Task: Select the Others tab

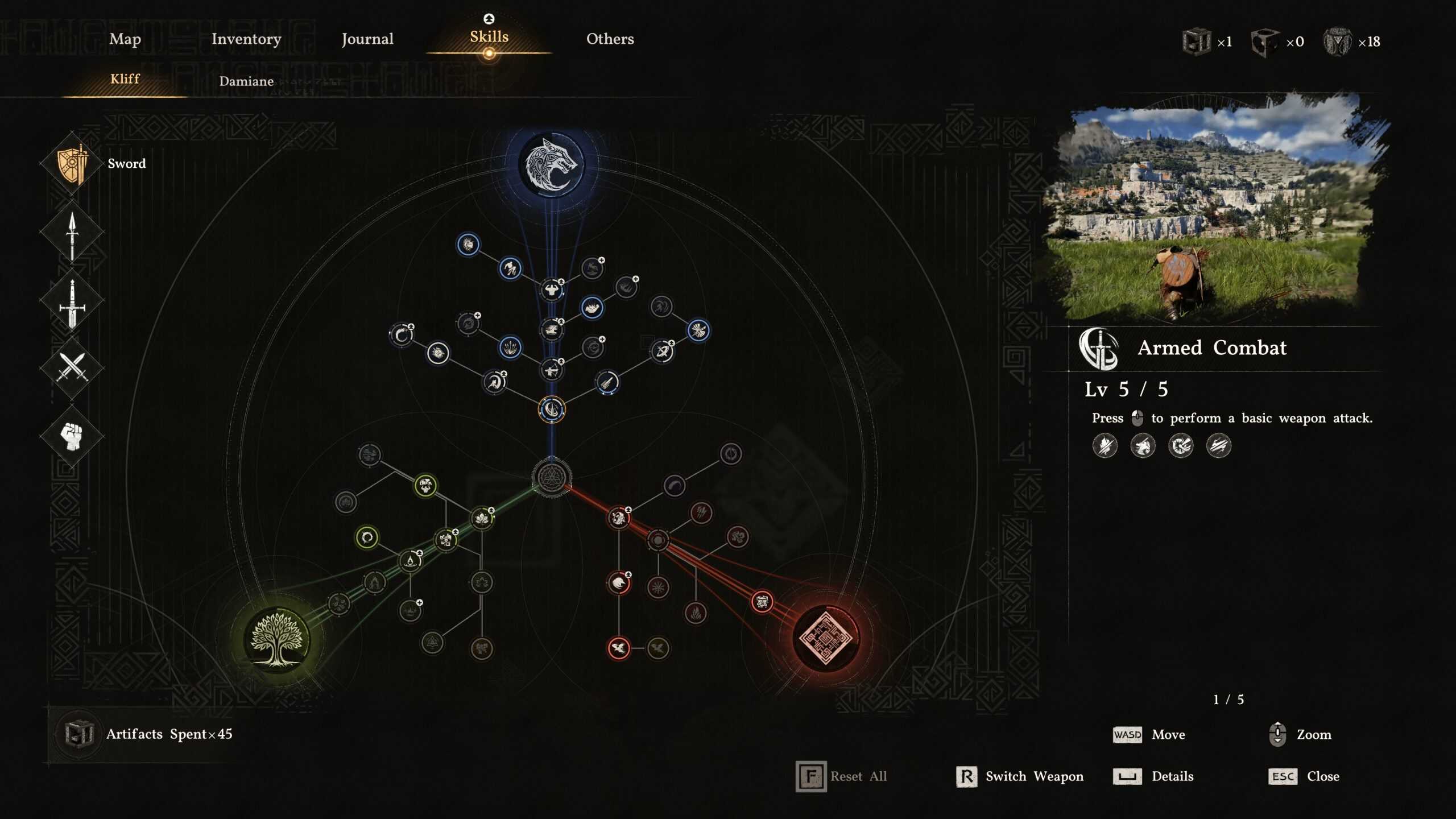Action: (x=610, y=39)
